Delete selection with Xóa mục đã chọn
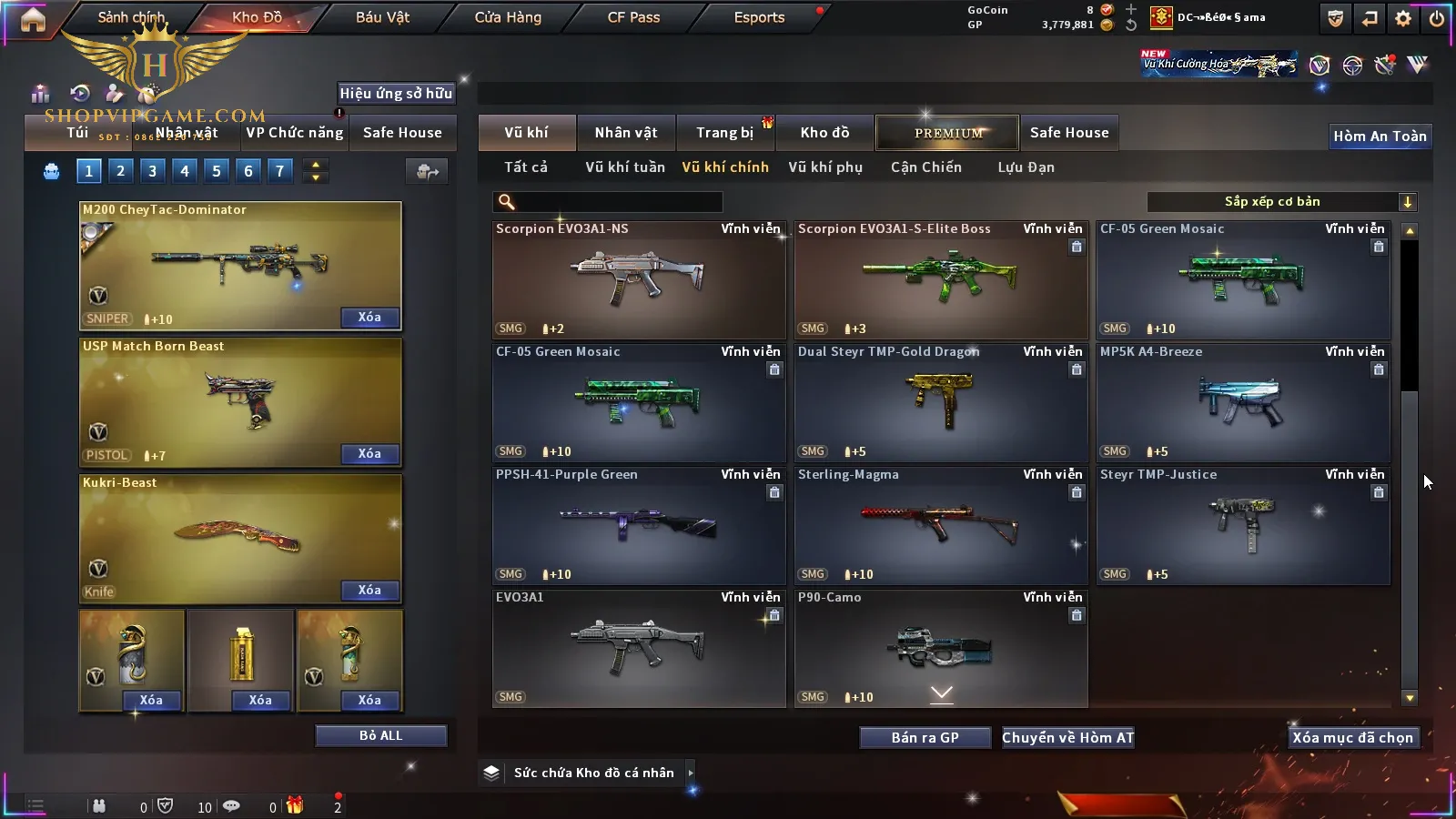Image resolution: width=1456 pixels, height=819 pixels. pyautogui.click(x=1352, y=738)
